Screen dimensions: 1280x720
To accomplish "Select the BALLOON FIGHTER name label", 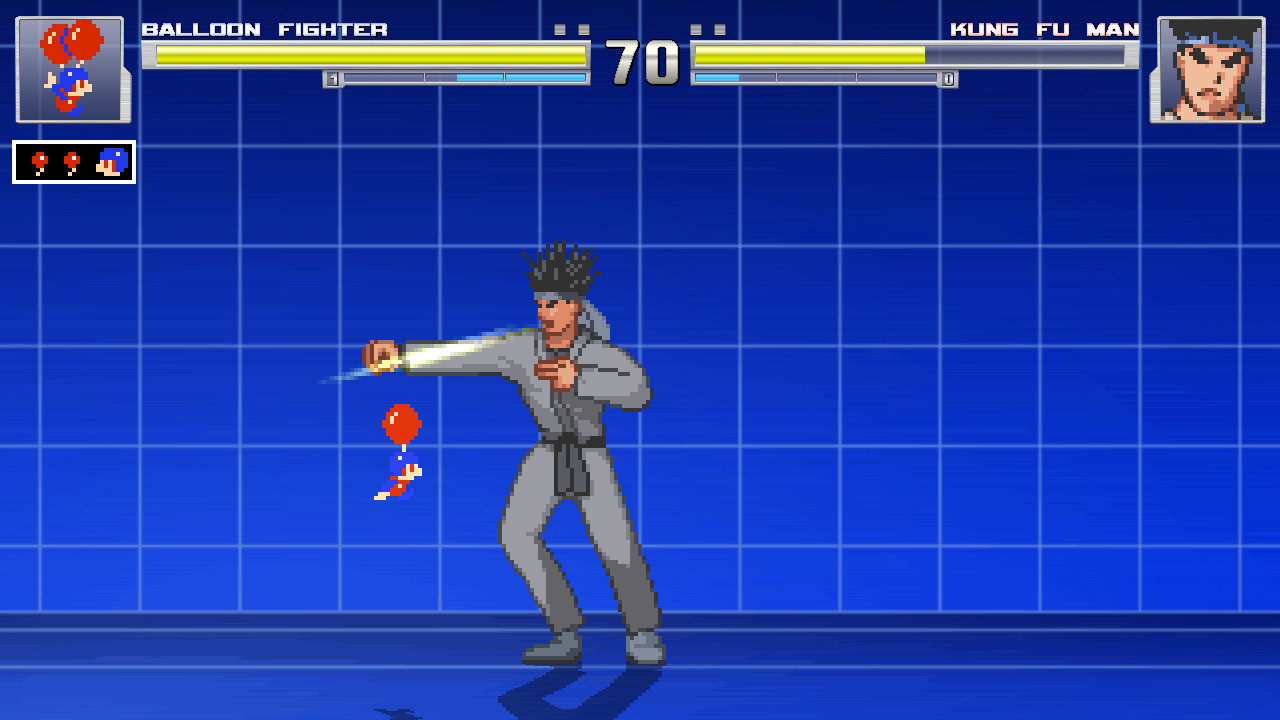I will pyautogui.click(x=265, y=29).
